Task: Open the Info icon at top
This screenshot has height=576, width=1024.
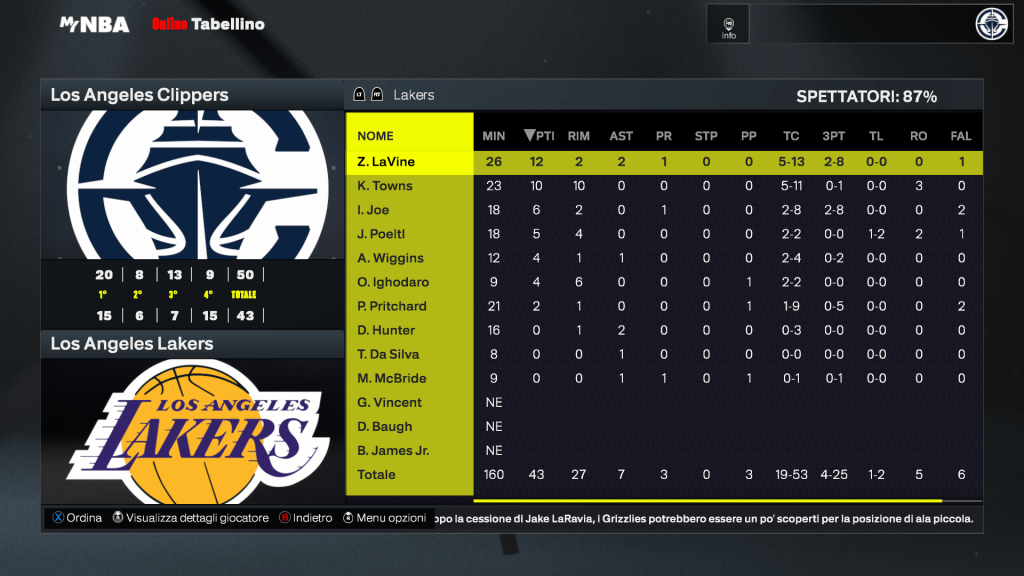Action: [729, 26]
